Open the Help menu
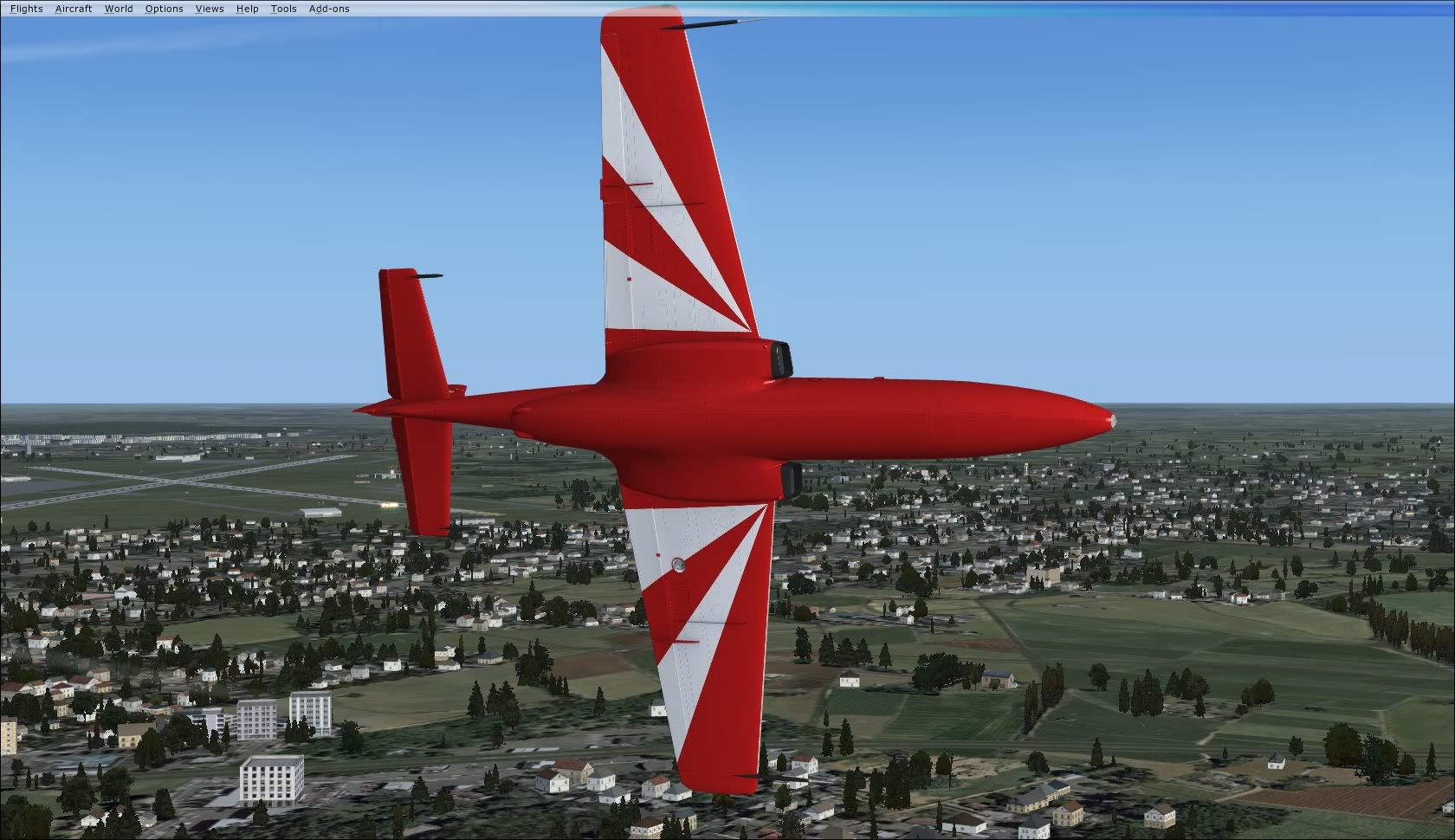Image resolution: width=1455 pixels, height=840 pixels. 247,9
